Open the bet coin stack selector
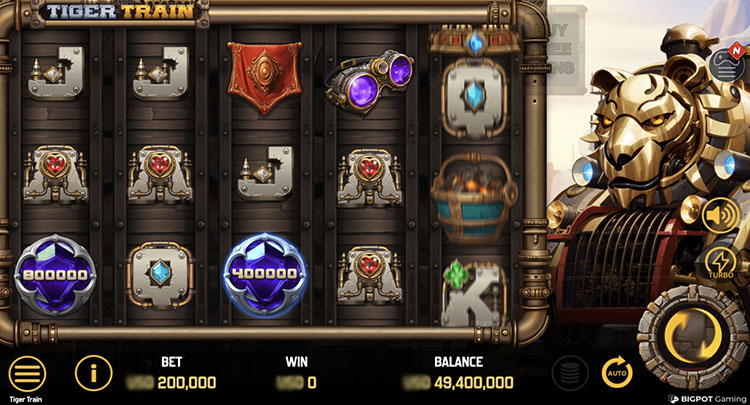750x405 pixels. pyautogui.click(x=568, y=373)
